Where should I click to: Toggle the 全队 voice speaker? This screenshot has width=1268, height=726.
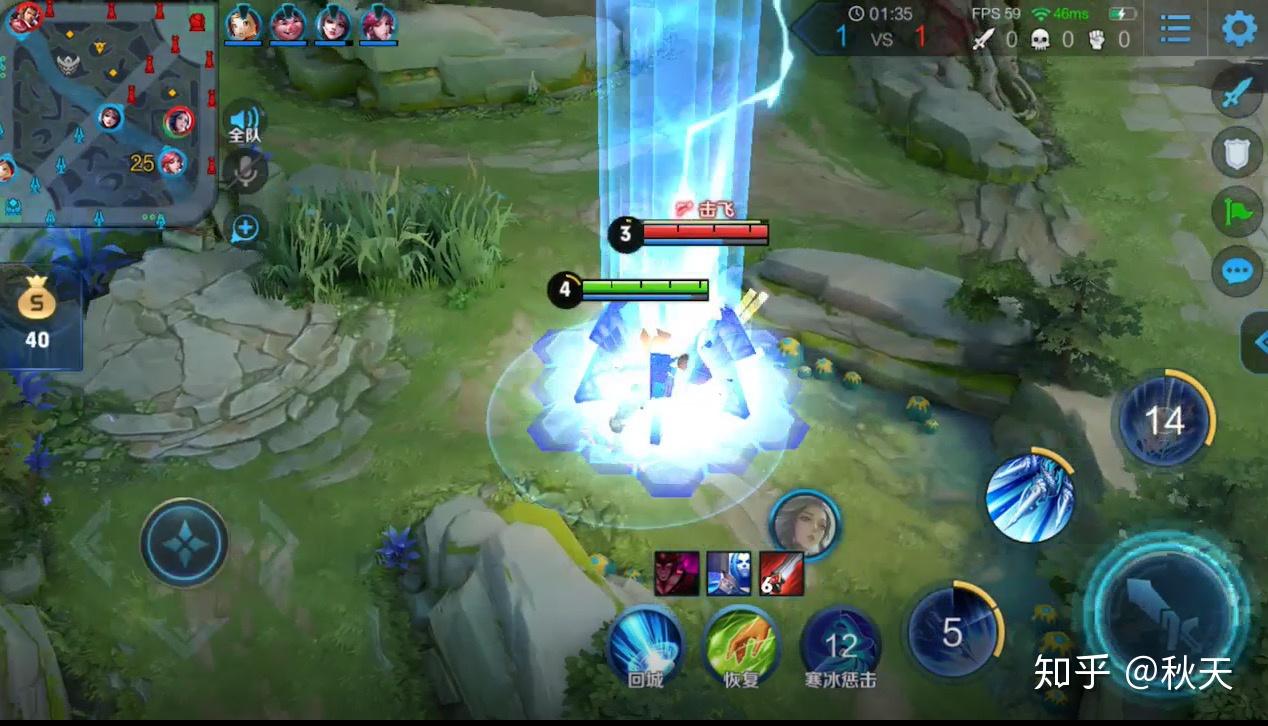(244, 122)
